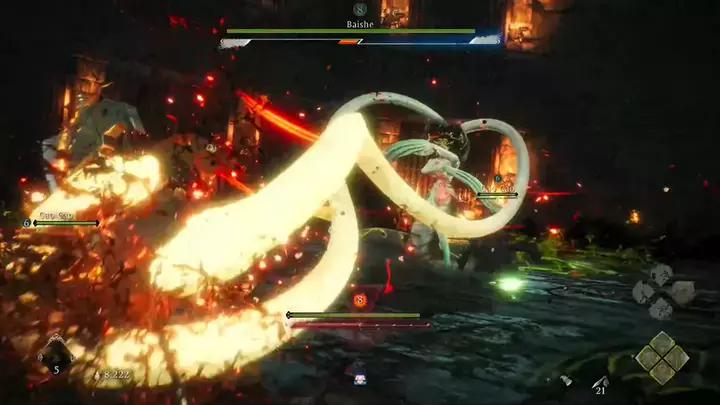Viewport: 720px width, 405px height.
Task: Select the arrow ammo icon
Action: 600,381
